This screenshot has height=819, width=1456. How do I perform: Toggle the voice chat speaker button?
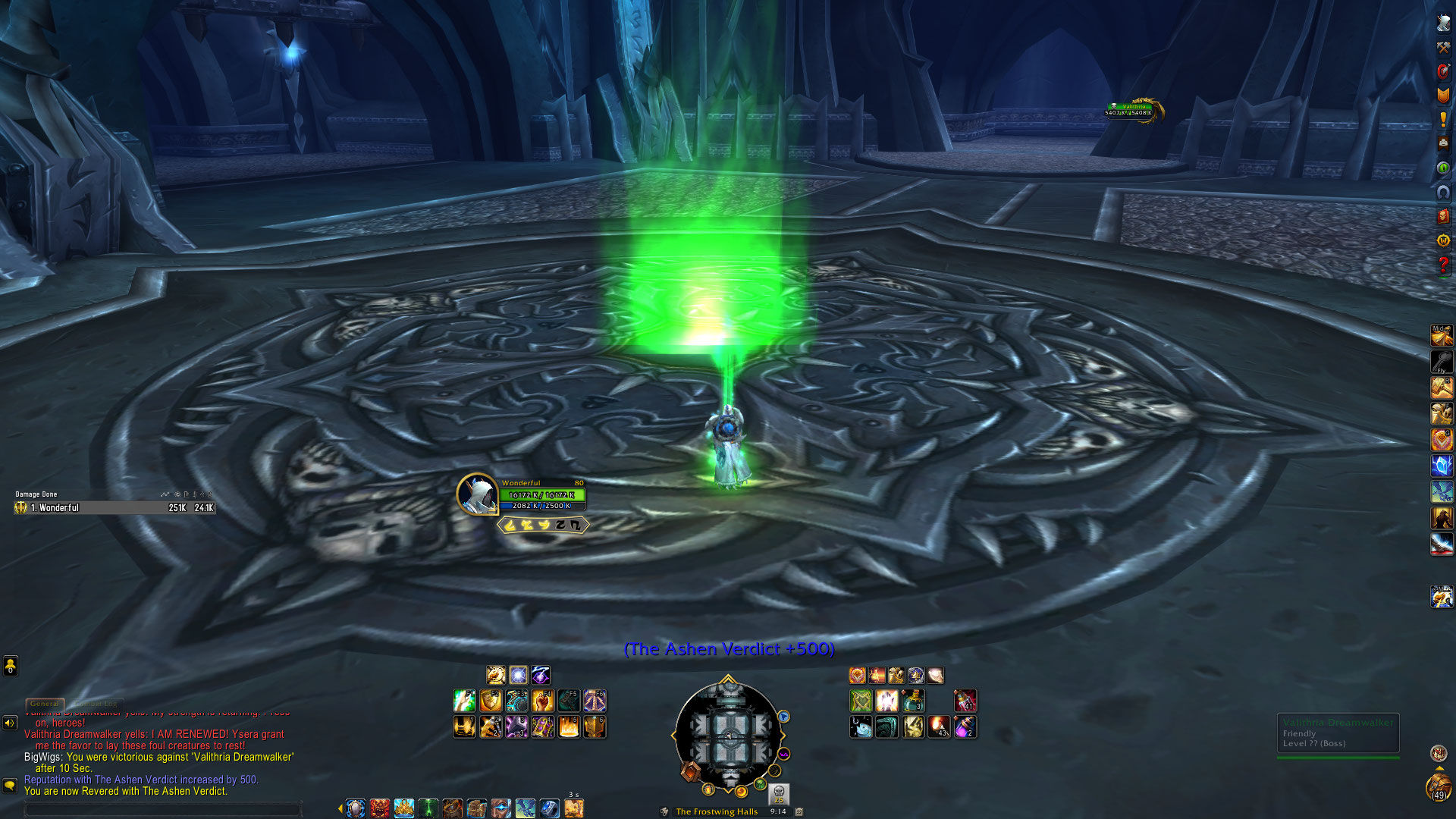(x=10, y=723)
